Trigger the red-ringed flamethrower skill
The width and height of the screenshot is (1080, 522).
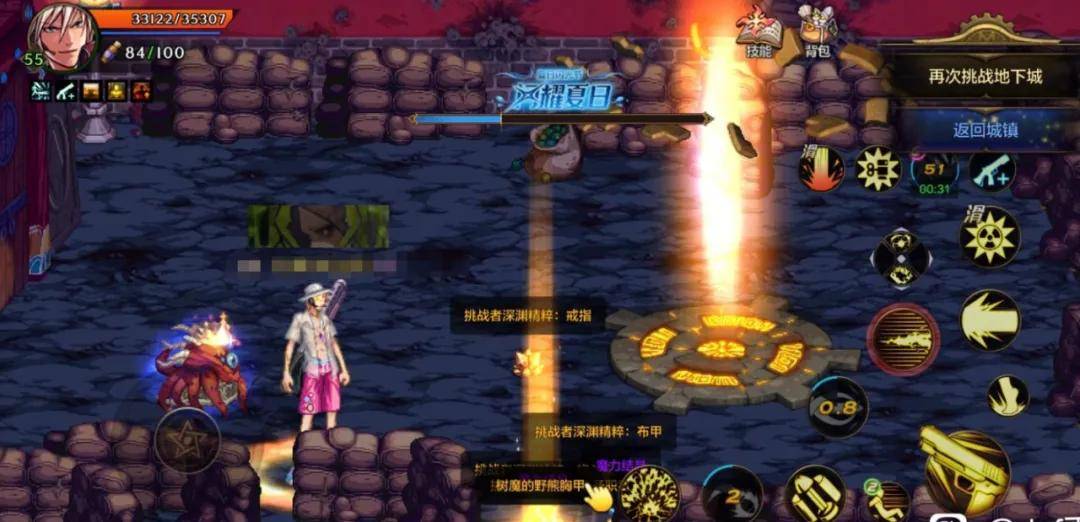pyautogui.click(x=903, y=339)
